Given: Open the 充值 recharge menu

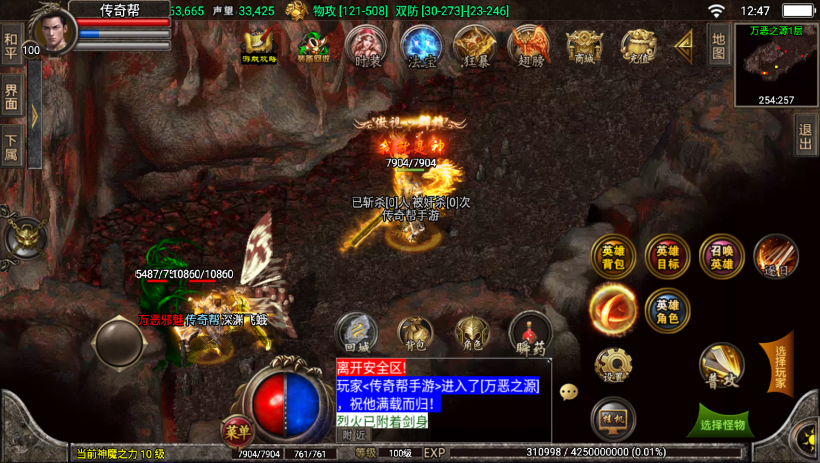Looking at the screenshot, I should (x=637, y=46).
